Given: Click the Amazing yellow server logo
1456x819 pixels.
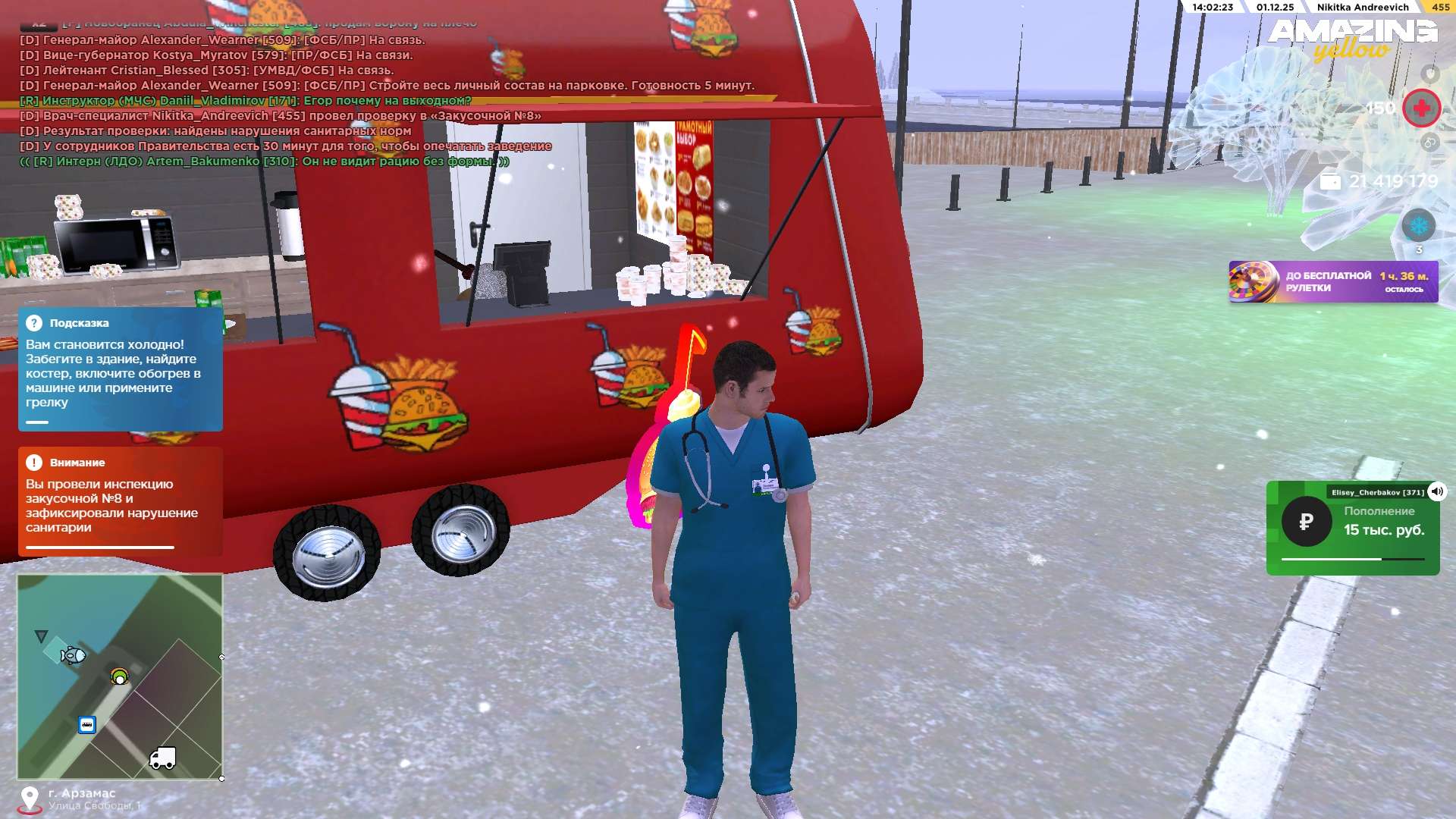Looking at the screenshot, I should point(1352,39).
